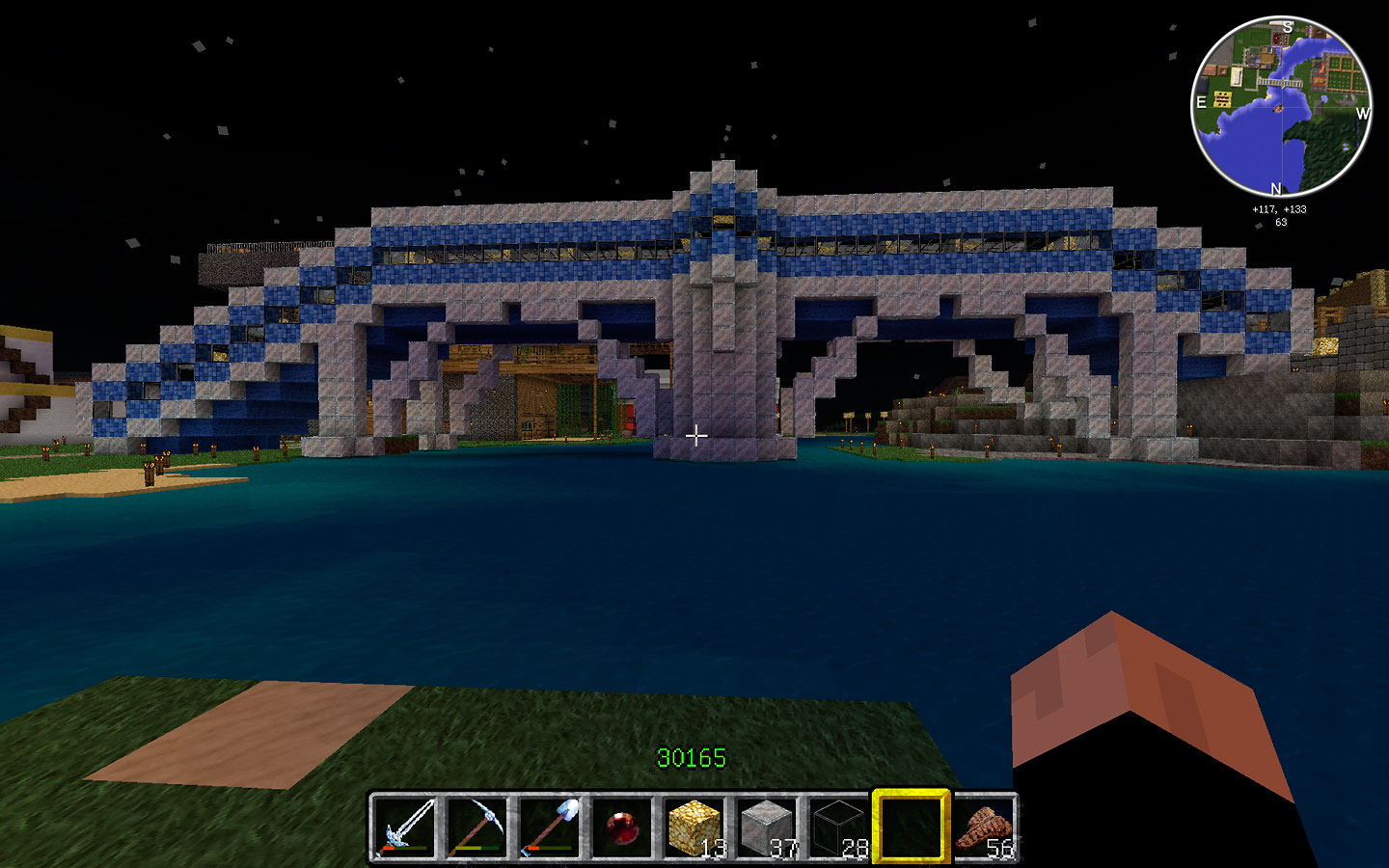Select the red orb item slot
This screenshot has width=1389, height=868.
[x=622, y=827]
